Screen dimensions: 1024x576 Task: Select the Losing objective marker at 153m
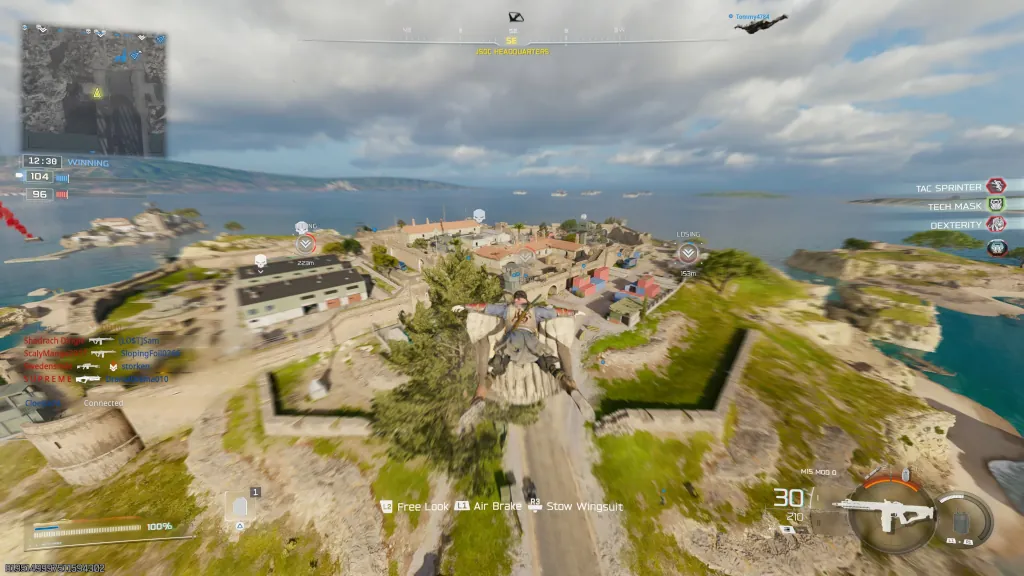tap(688, 254)
